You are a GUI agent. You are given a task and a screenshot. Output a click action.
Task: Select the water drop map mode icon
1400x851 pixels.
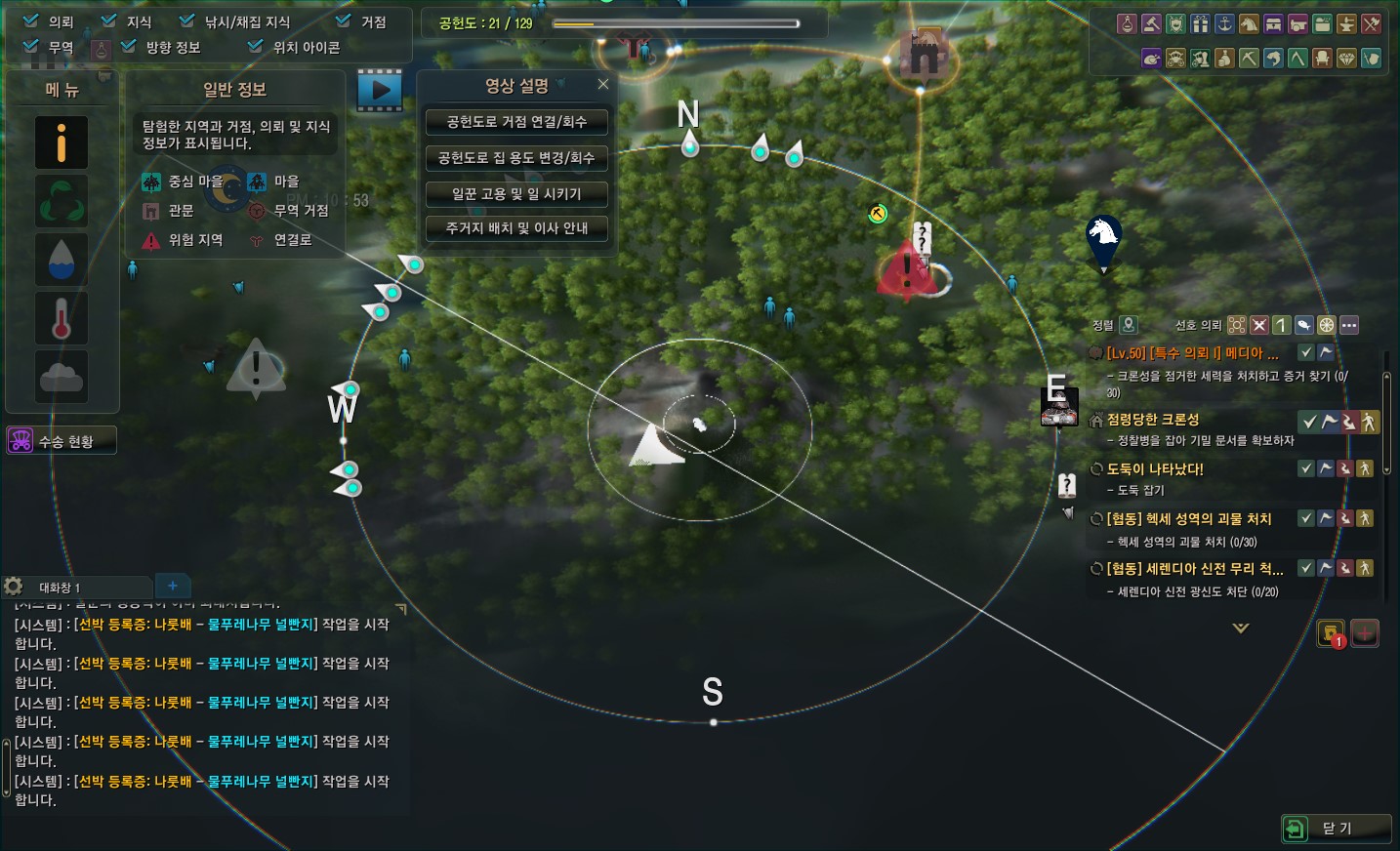click(x=62, y=260)
